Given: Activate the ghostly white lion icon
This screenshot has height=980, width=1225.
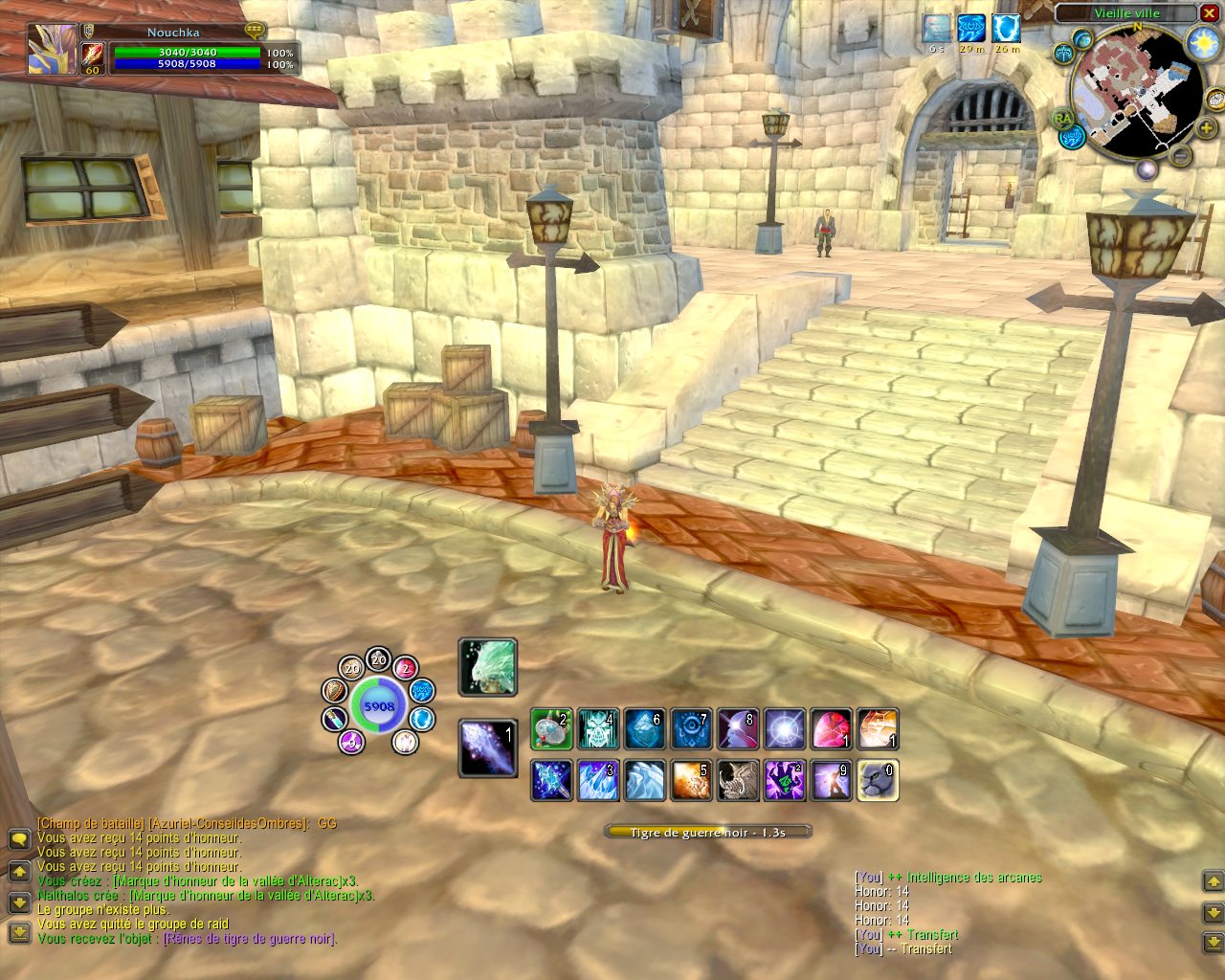Looking at the screenshot, I should (x=488, y=667).
